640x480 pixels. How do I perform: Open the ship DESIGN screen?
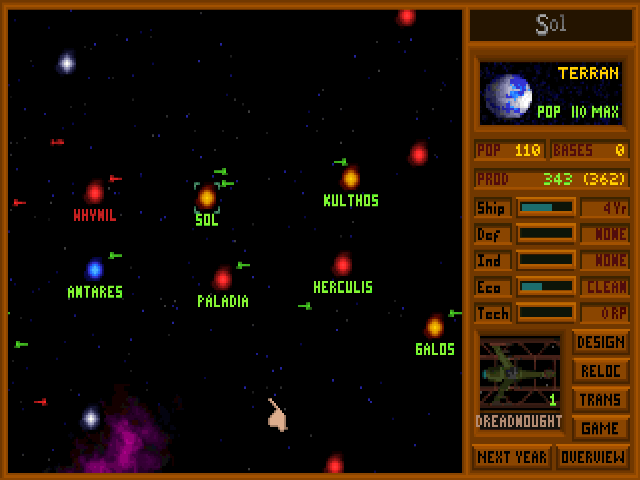[600, 343]
